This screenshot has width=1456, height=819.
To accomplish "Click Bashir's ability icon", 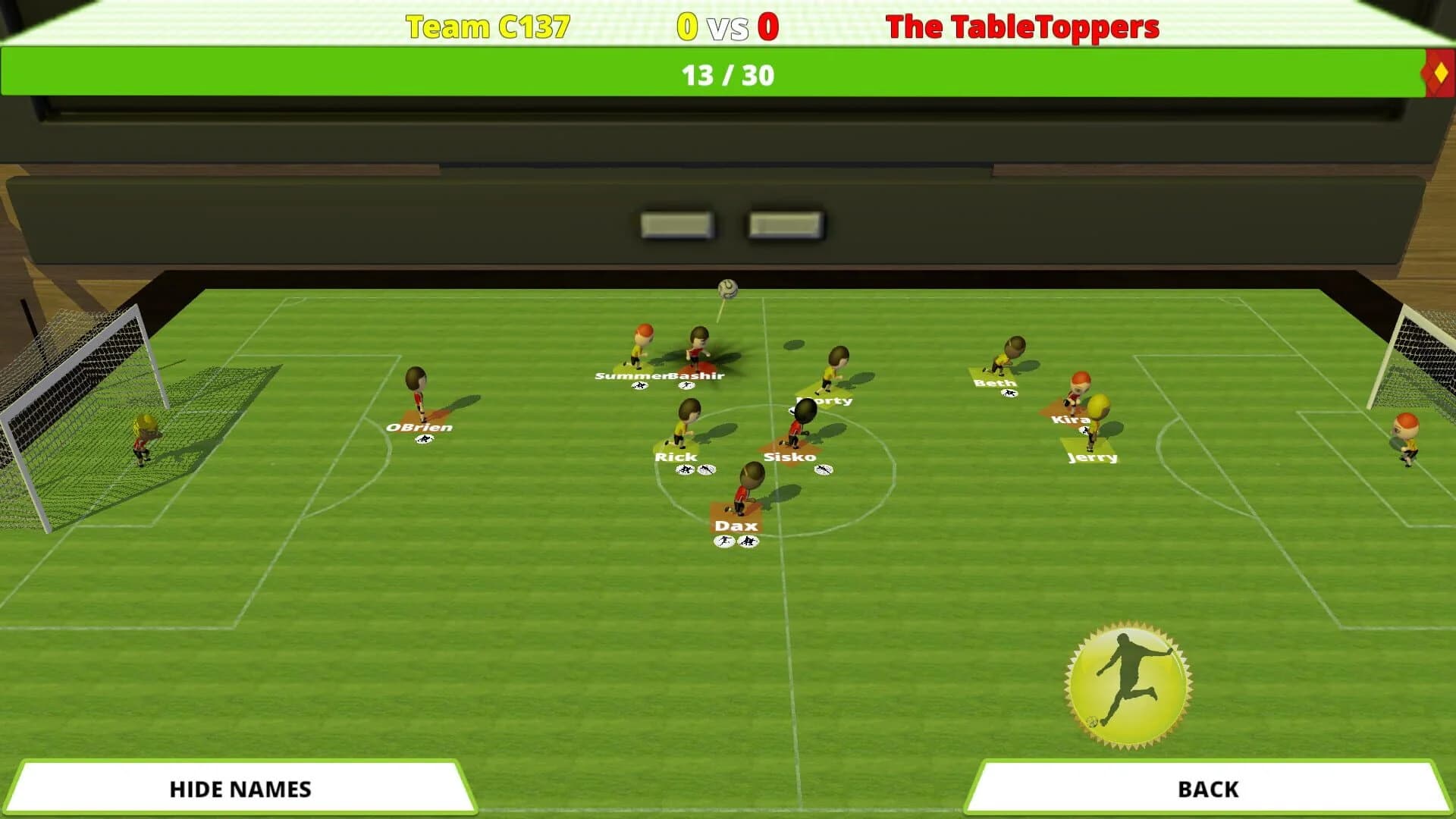I will (x=687, y=384).
